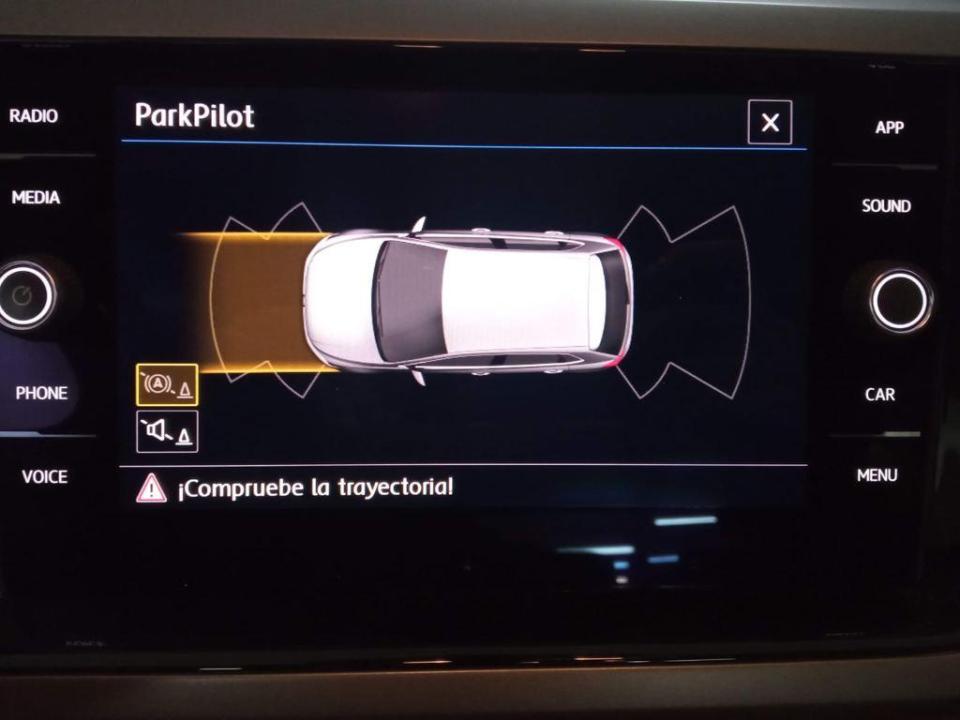Open the PHONE menu
This screenshot has width=960, height=720.
click(41, 393)
